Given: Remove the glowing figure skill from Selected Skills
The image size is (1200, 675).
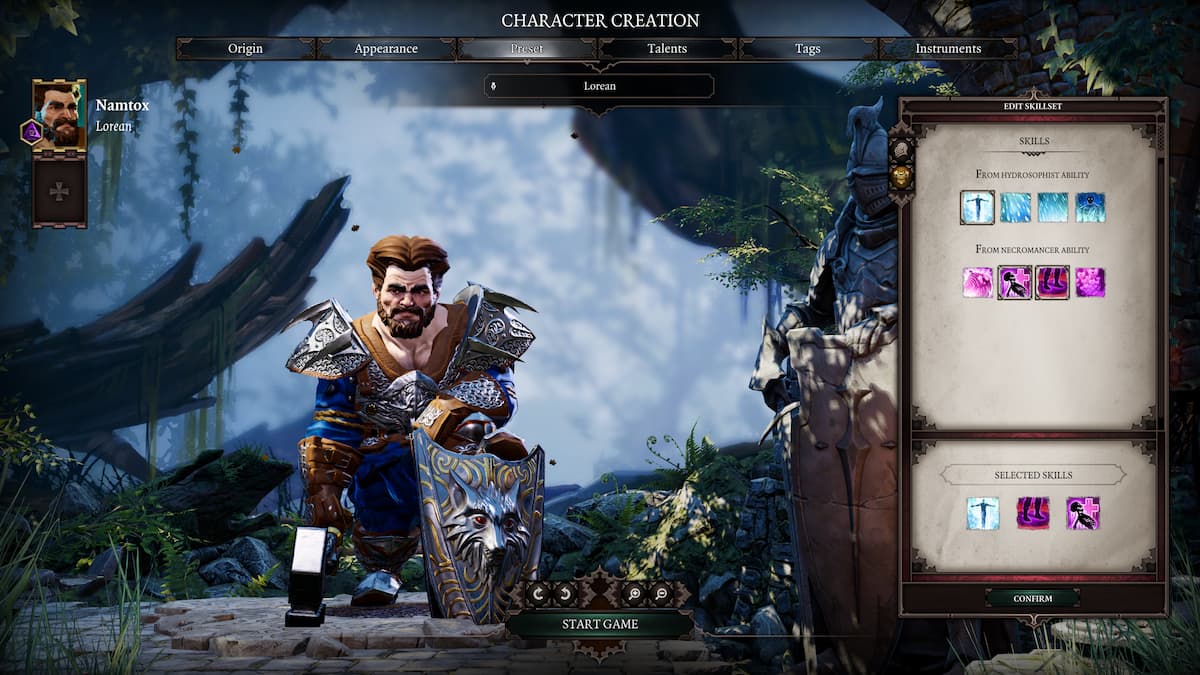Looking at the screenshot, I should (x=982, y=513).
